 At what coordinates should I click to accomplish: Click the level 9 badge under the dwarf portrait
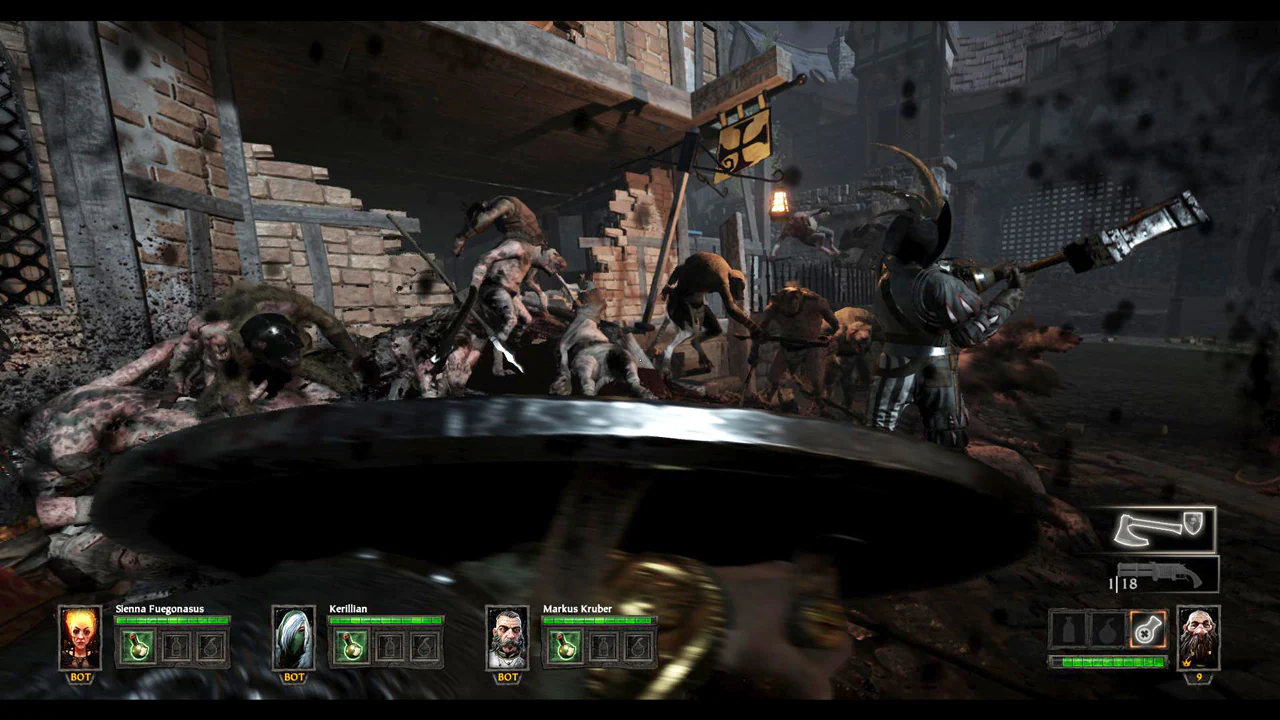tap(1199, 677)
